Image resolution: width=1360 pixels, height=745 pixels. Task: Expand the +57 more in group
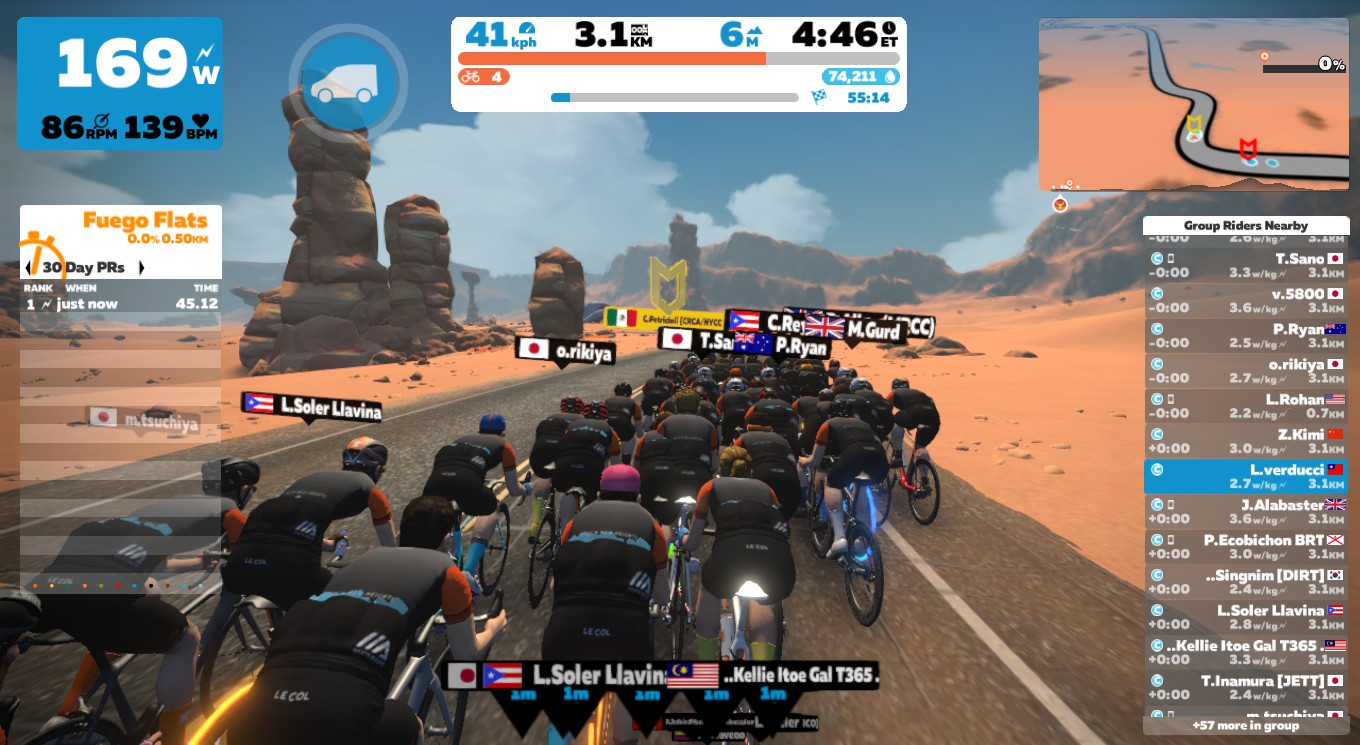coord(1246,725)
